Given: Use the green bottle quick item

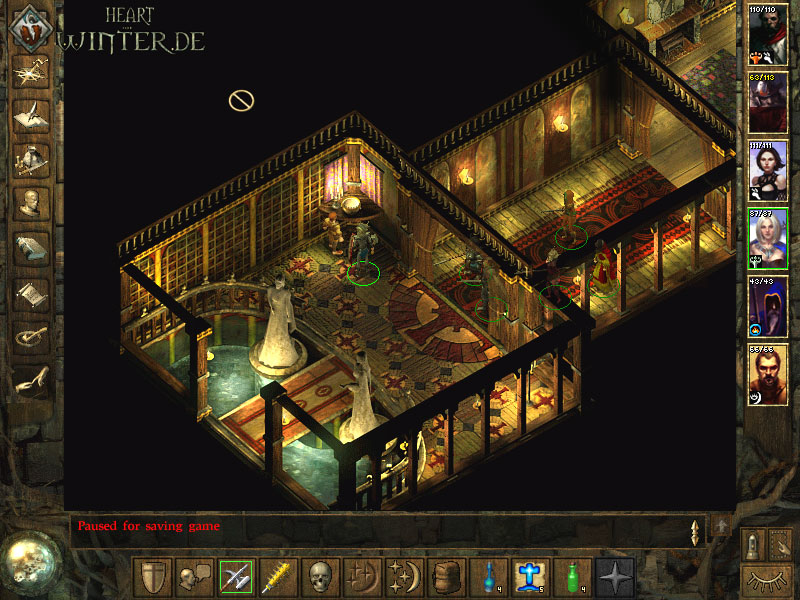Looking at the screenshot, I should click(x=572, y=577).
